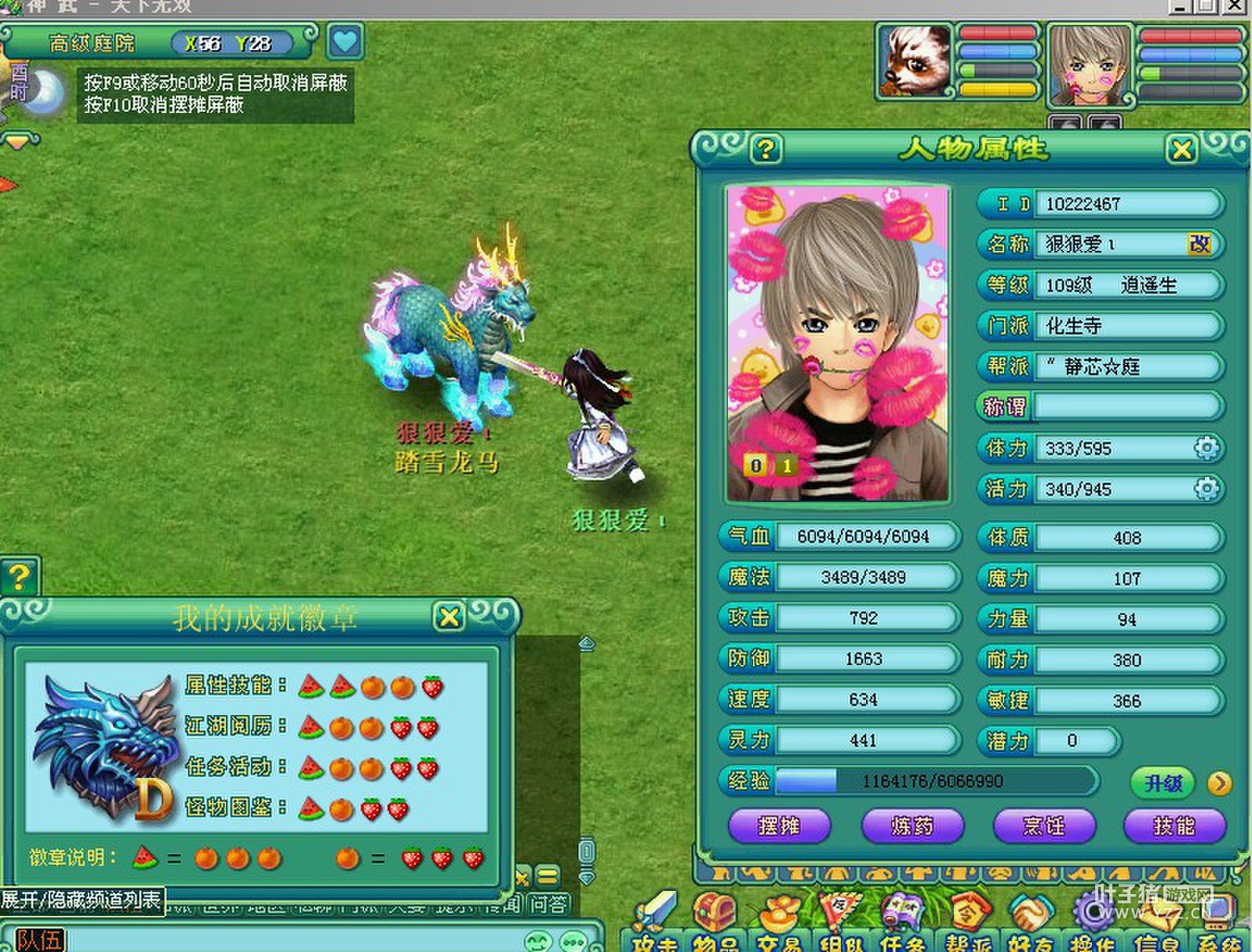
Task: Open help for the character attributes panel
Action: (766, 149)
